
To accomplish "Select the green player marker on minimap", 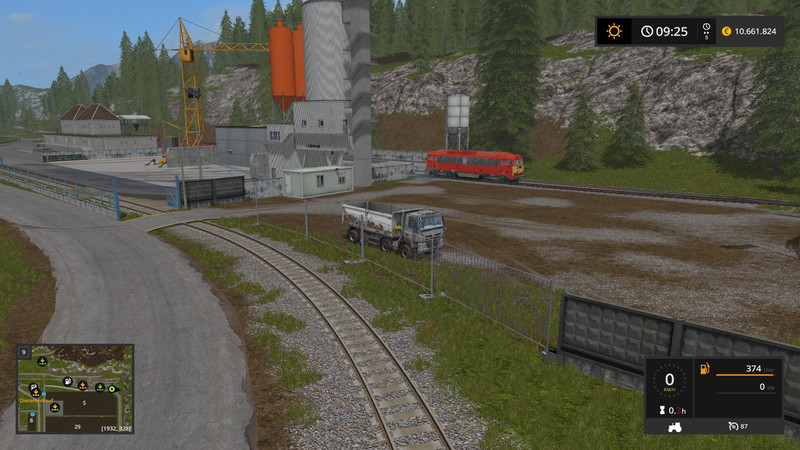I will (x=113, y=387).
